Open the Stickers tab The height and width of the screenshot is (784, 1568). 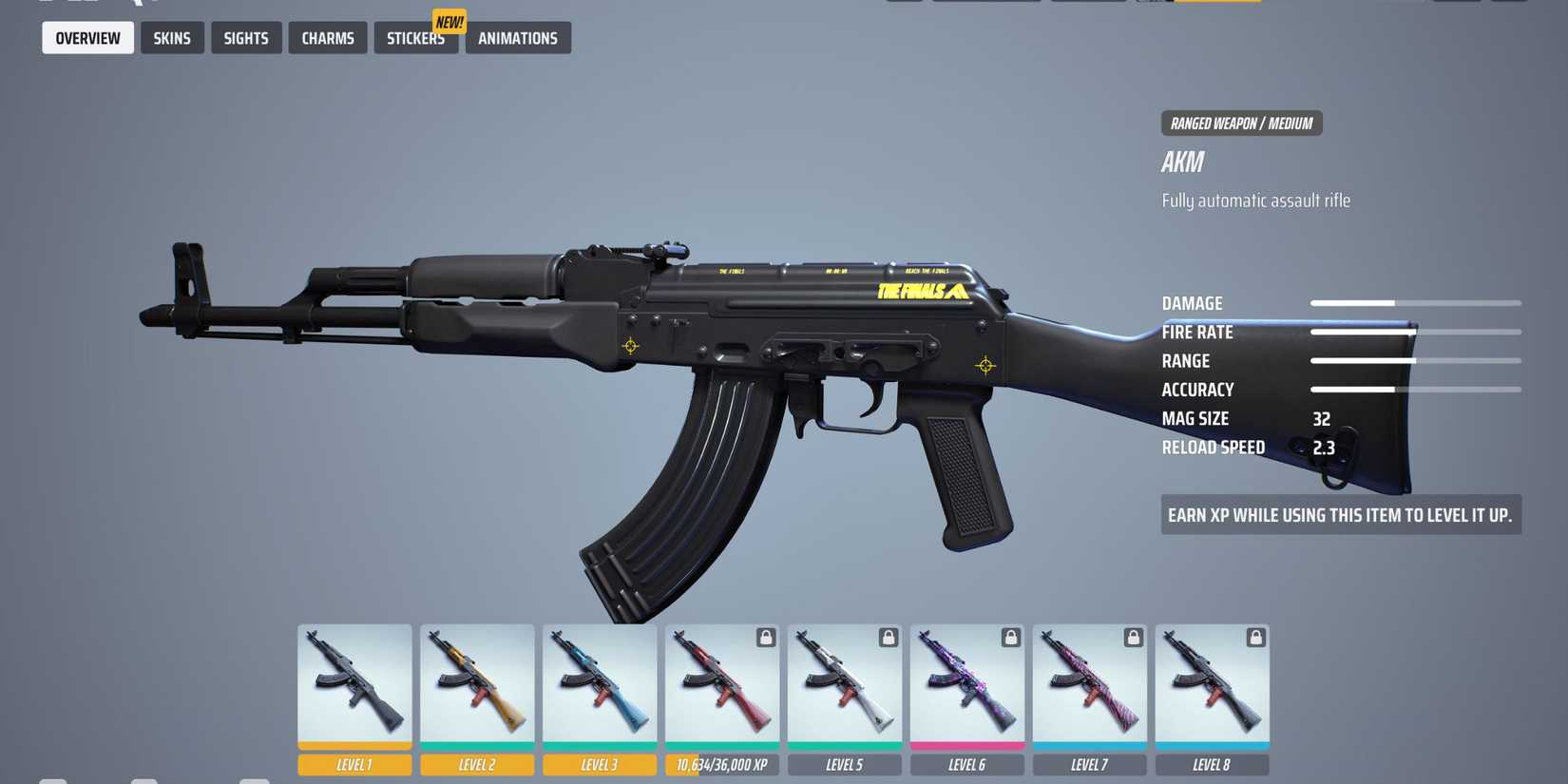tap(415, 38)
